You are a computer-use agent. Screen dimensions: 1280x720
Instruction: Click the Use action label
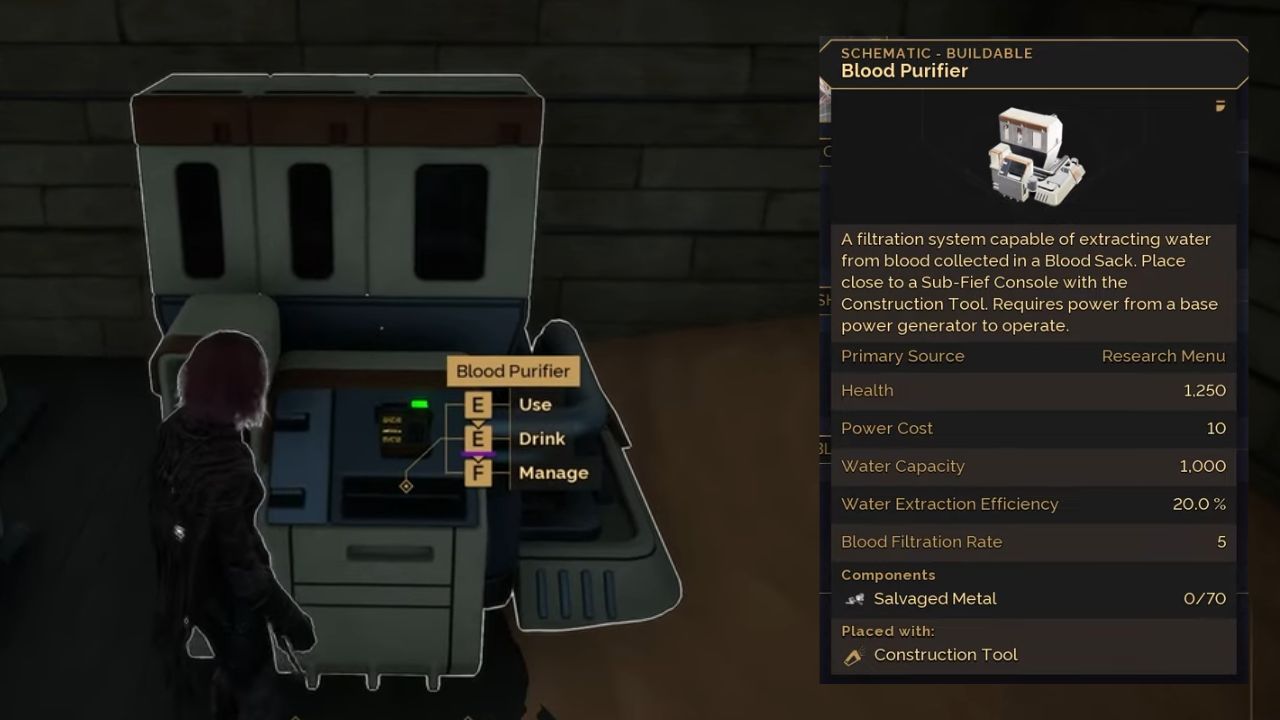(x=535, y=405)
